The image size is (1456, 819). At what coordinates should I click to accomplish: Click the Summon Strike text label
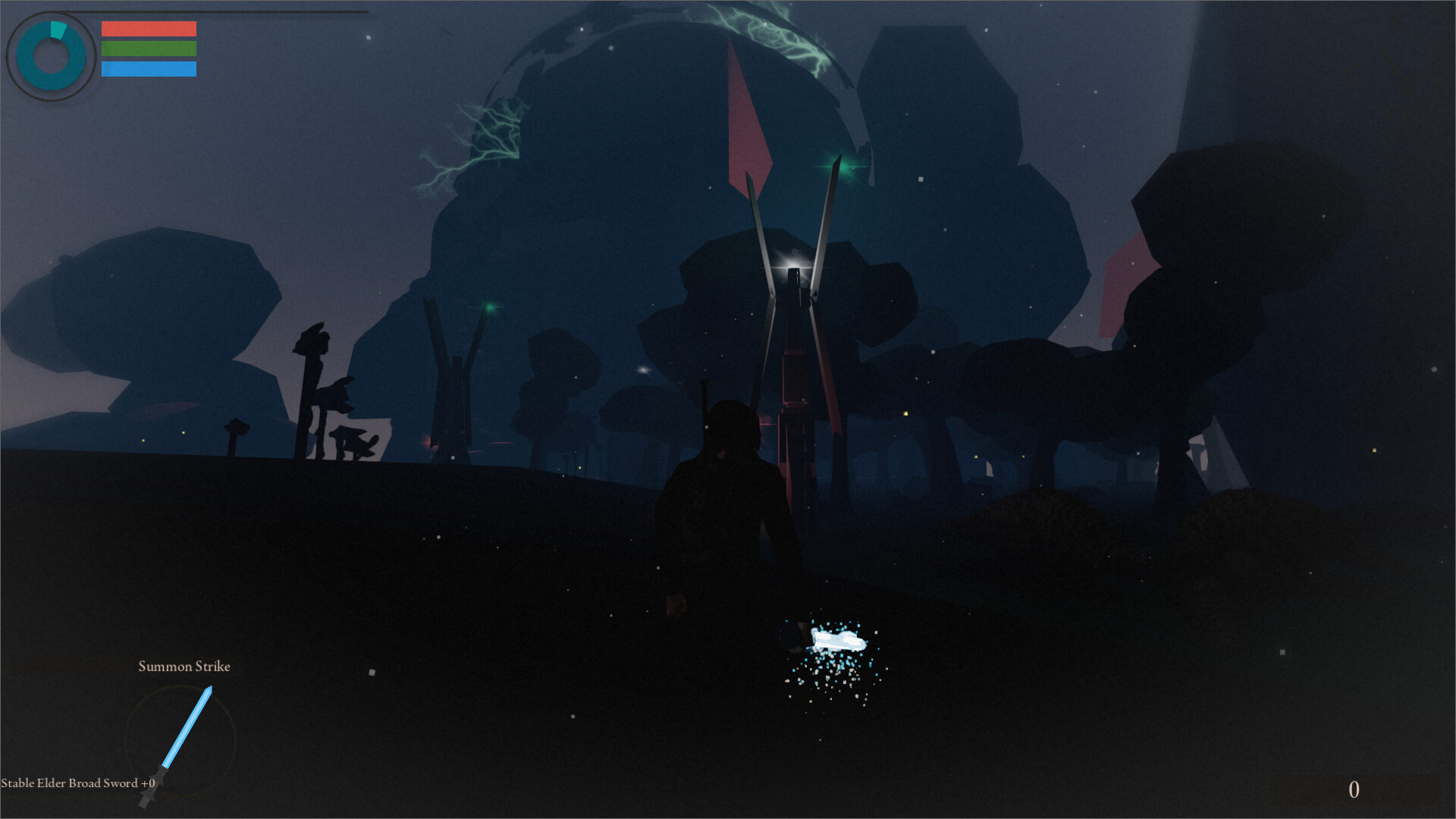(184, 667)
